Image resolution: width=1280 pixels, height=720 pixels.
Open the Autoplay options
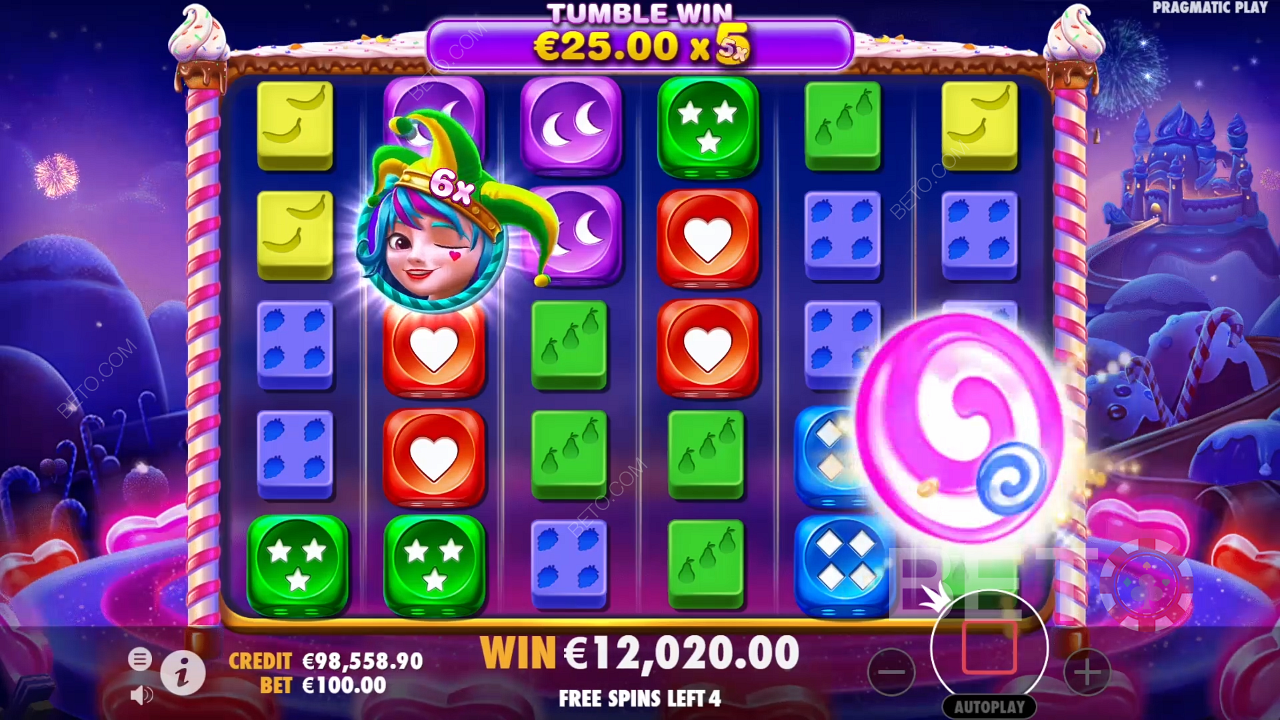tap(989, 706)
